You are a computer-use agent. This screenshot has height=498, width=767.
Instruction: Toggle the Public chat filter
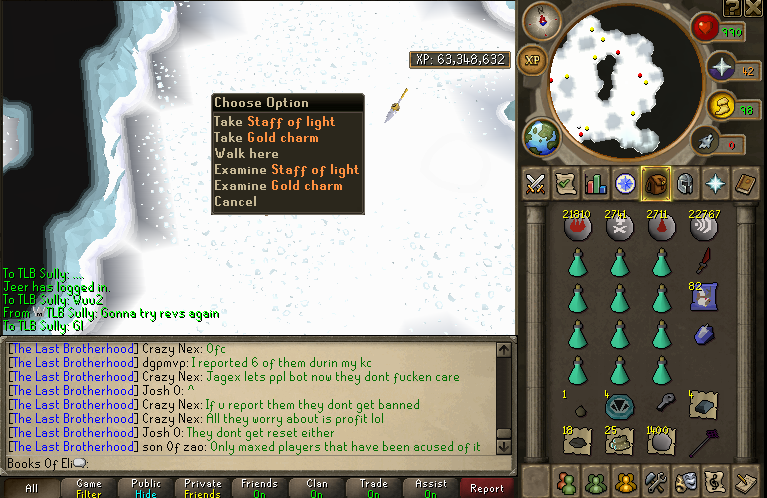(x=146, y=488)
